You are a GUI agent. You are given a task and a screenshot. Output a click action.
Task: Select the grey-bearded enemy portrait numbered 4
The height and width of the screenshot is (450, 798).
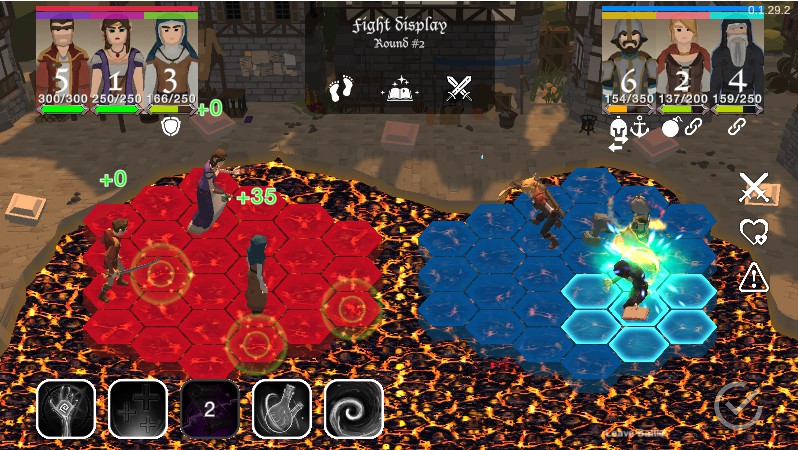tap(737, 58)
